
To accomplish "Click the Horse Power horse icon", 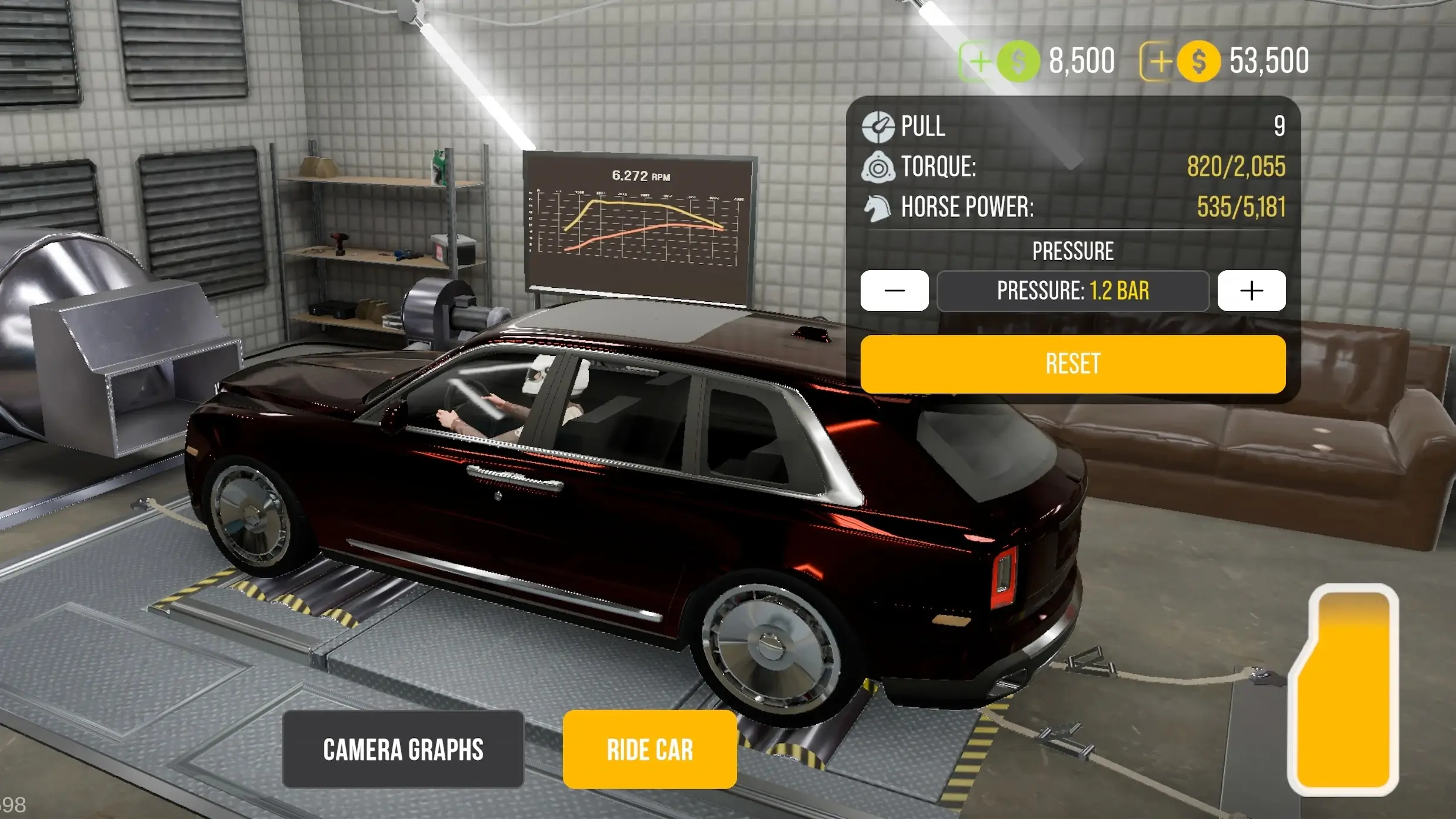I will click(878, 208).
